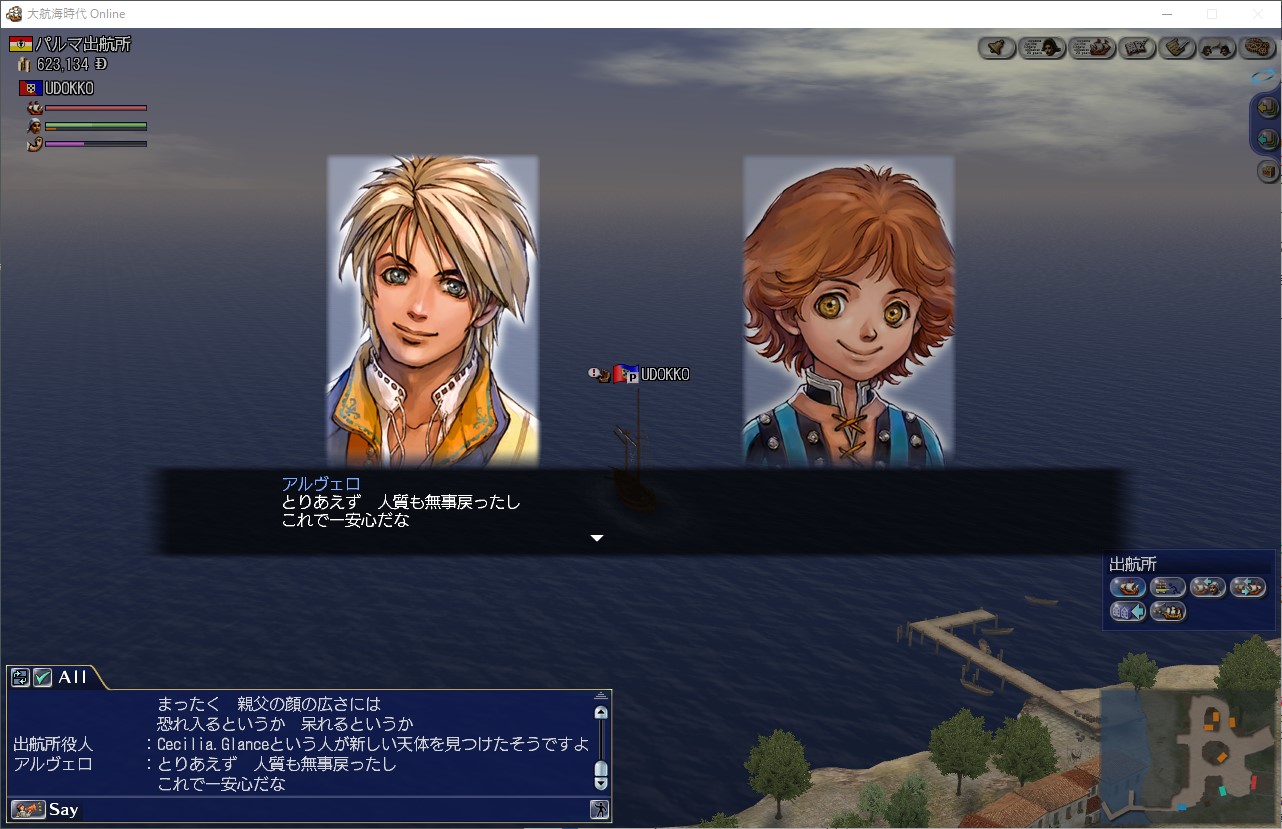1282x829 pixels.
Task: Advance dialogue with the white continue arrow
Action: coord(597,538)
